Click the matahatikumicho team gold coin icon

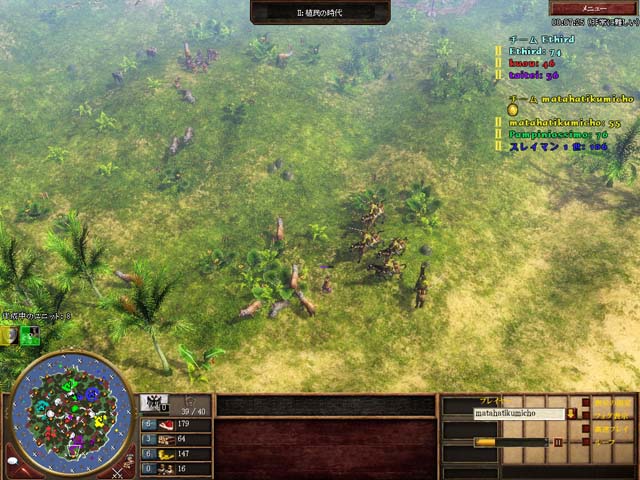point(512,110)
